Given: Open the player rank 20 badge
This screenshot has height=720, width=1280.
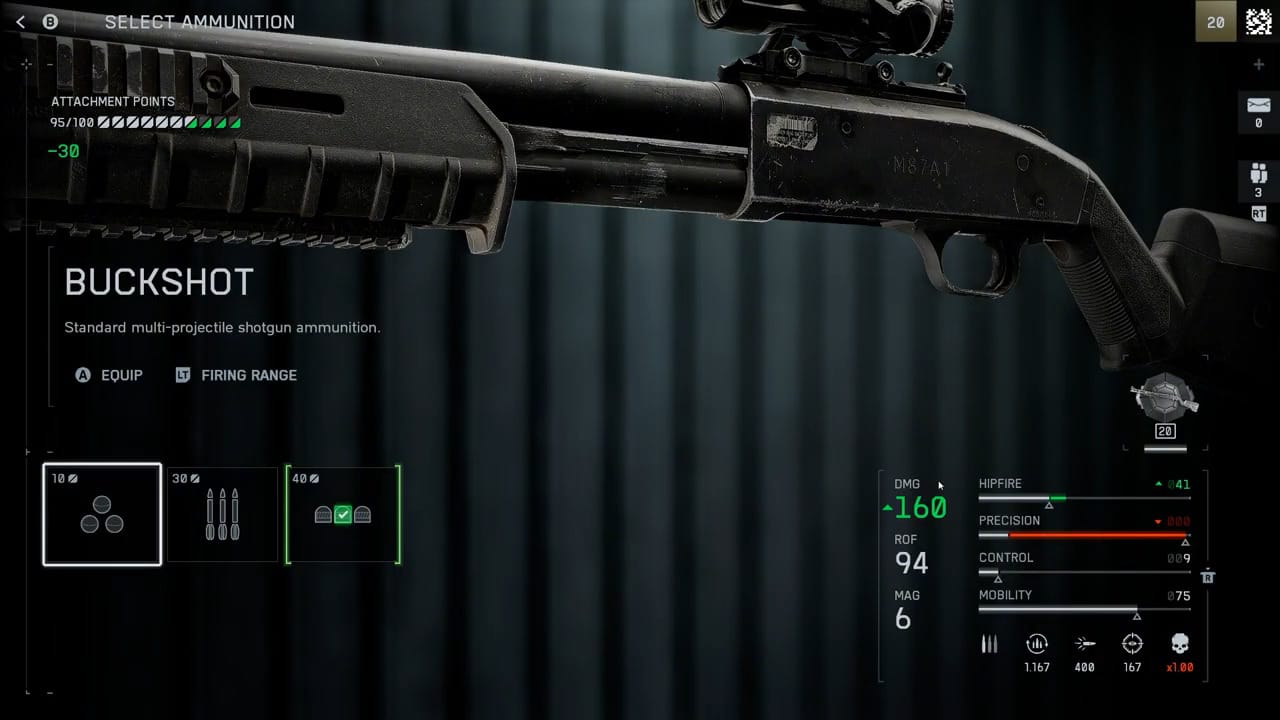Looking at the screenshot, I should tap(1216, 22).
